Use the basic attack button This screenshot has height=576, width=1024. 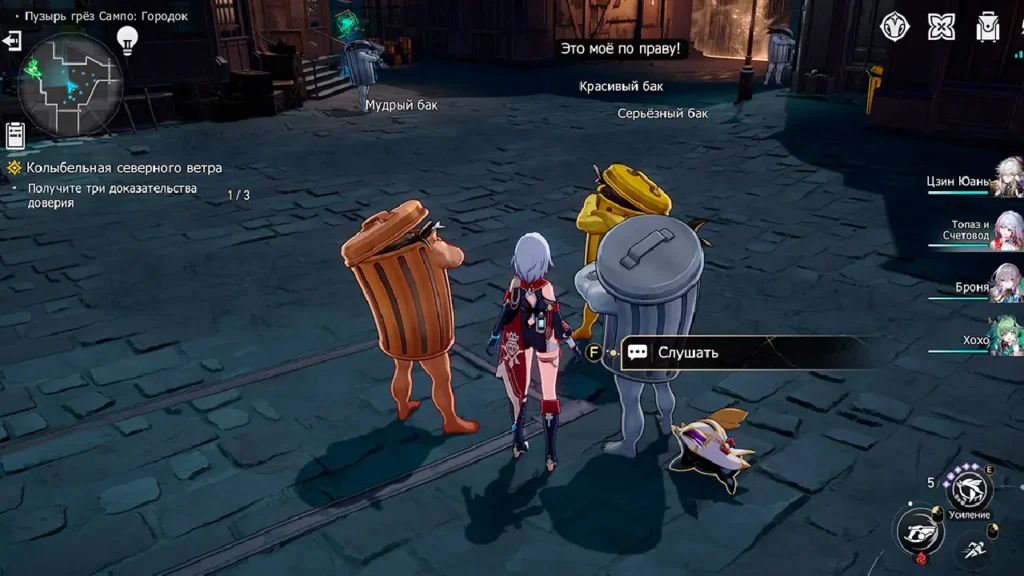918,530
